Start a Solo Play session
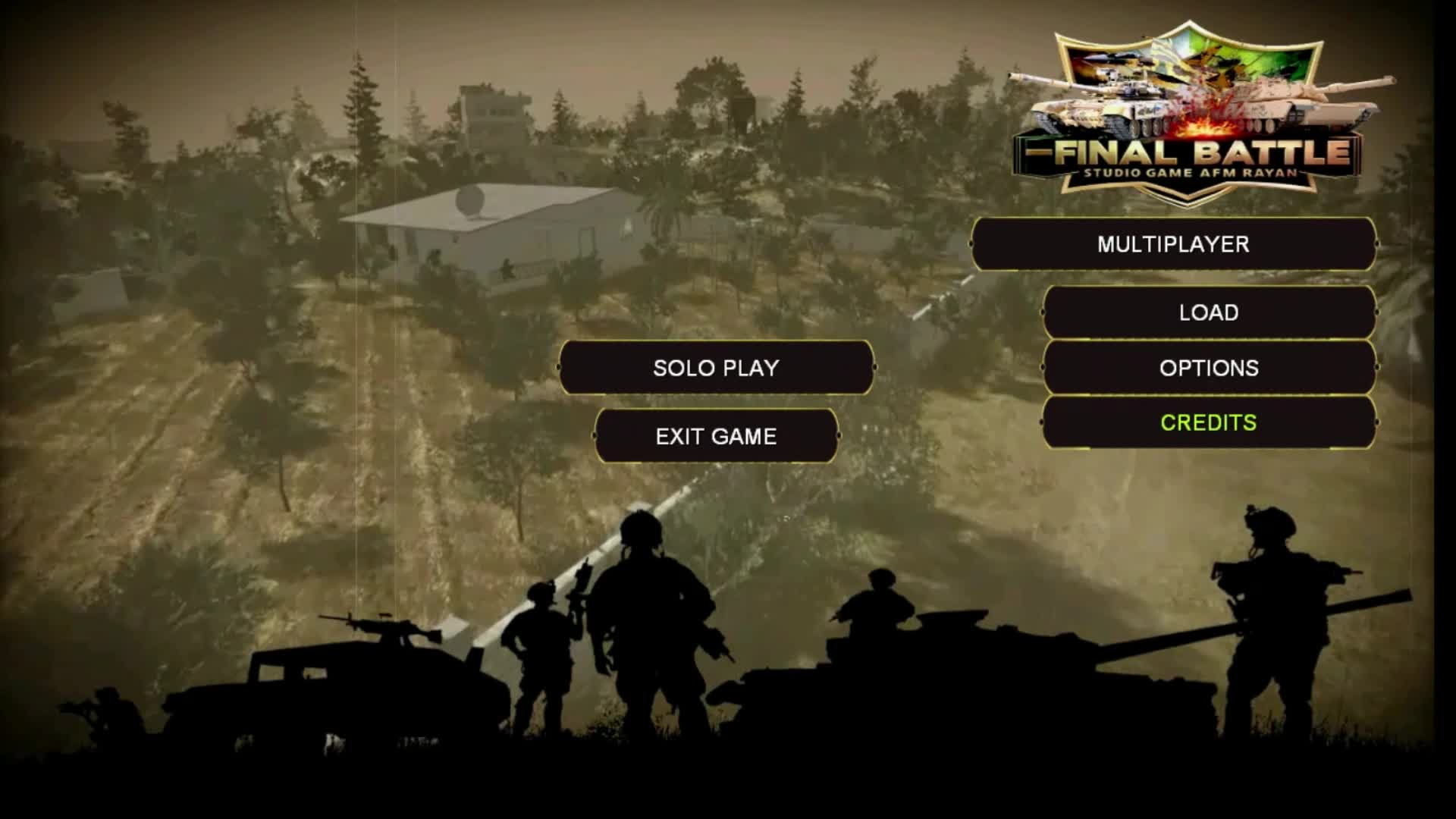 click(716, 369)
